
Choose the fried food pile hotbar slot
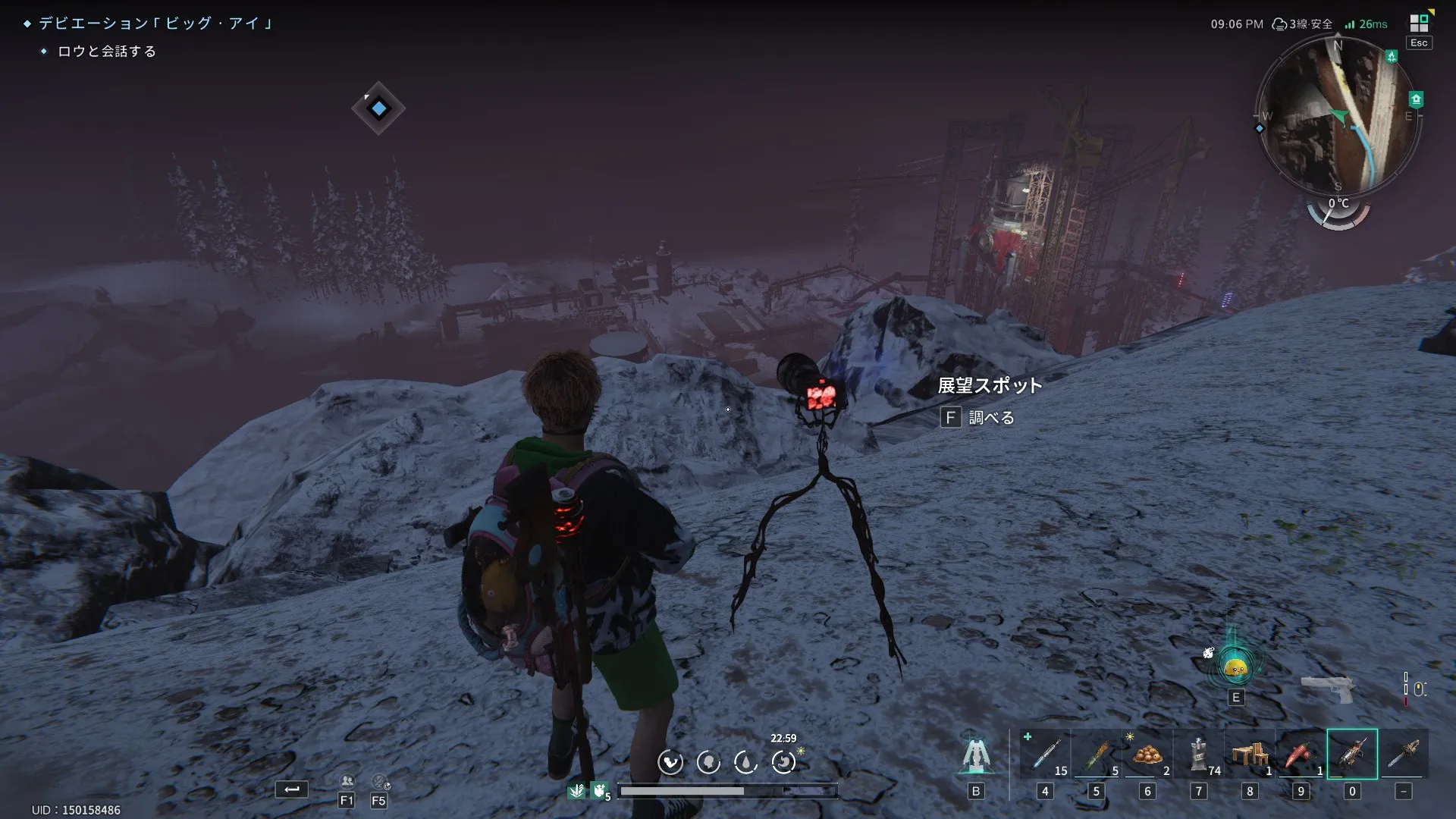click(x=1147, y=754)
